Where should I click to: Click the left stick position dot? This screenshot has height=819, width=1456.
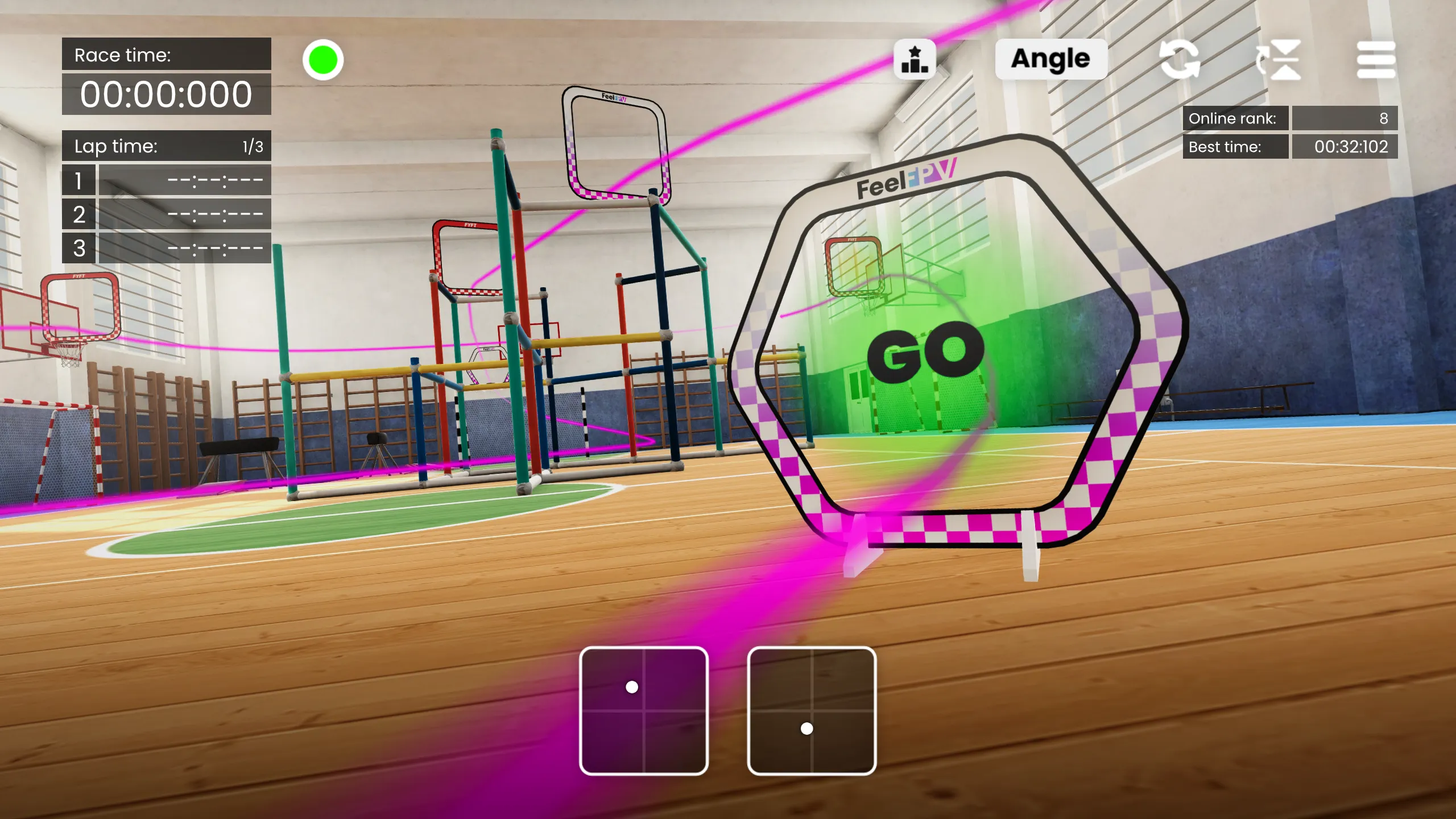pos(630,686)
